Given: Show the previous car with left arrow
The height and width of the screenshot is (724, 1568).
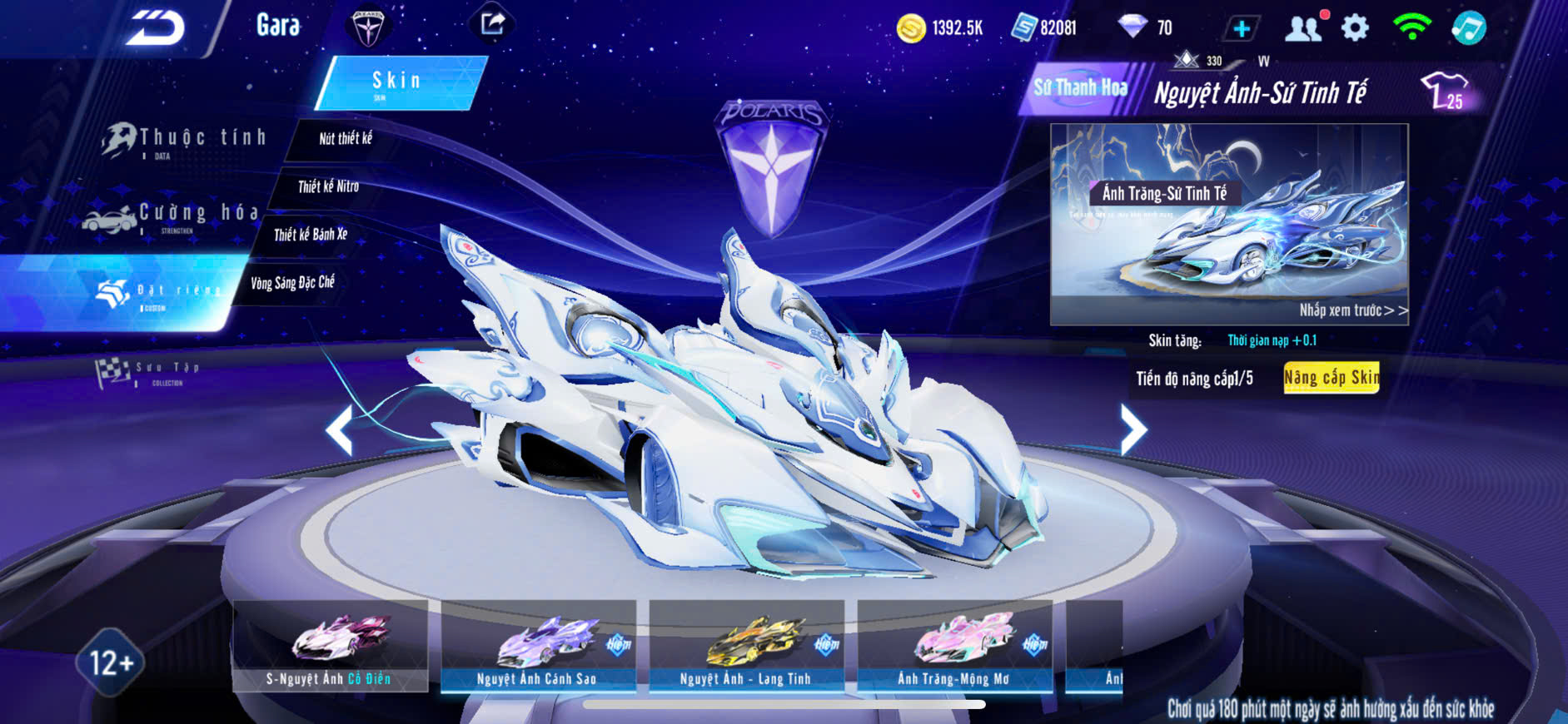Looking at the screenshot, I should [x=340, y=429].
